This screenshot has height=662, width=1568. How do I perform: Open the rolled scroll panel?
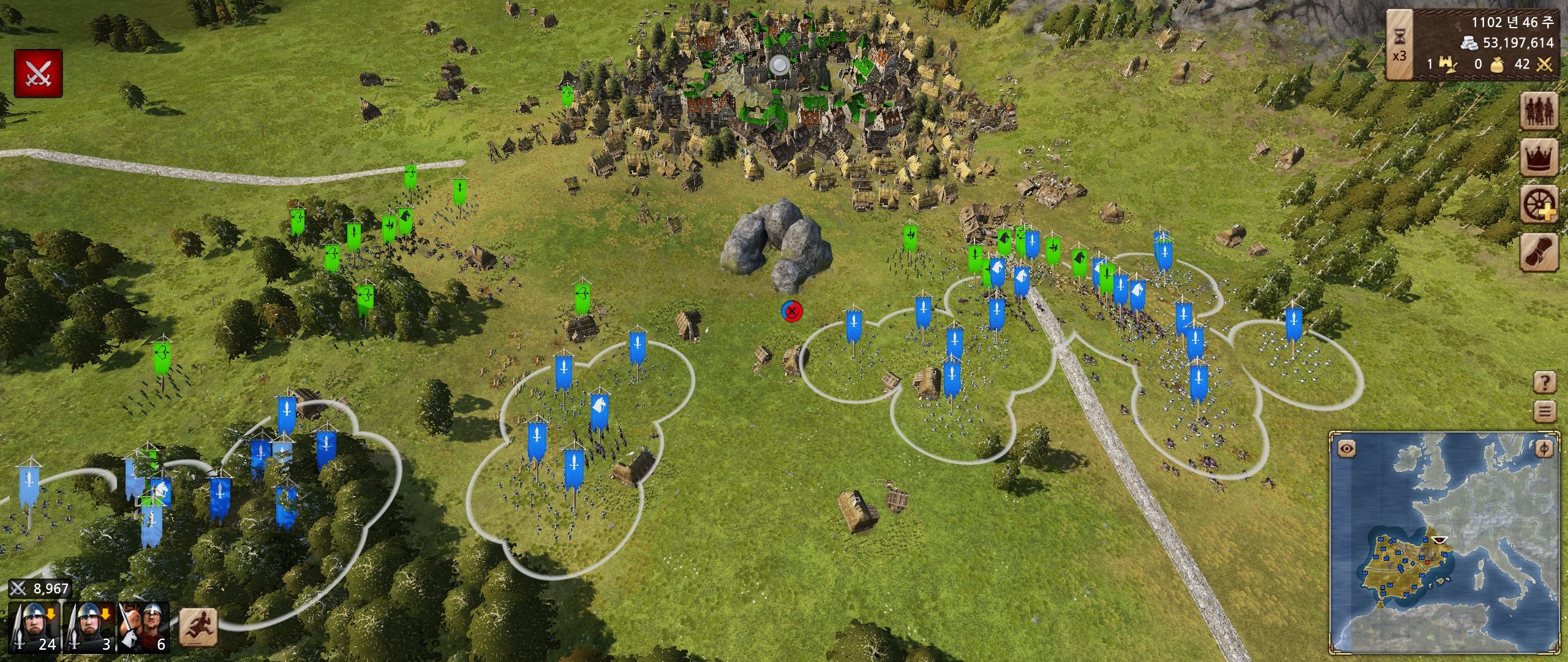1540,251
